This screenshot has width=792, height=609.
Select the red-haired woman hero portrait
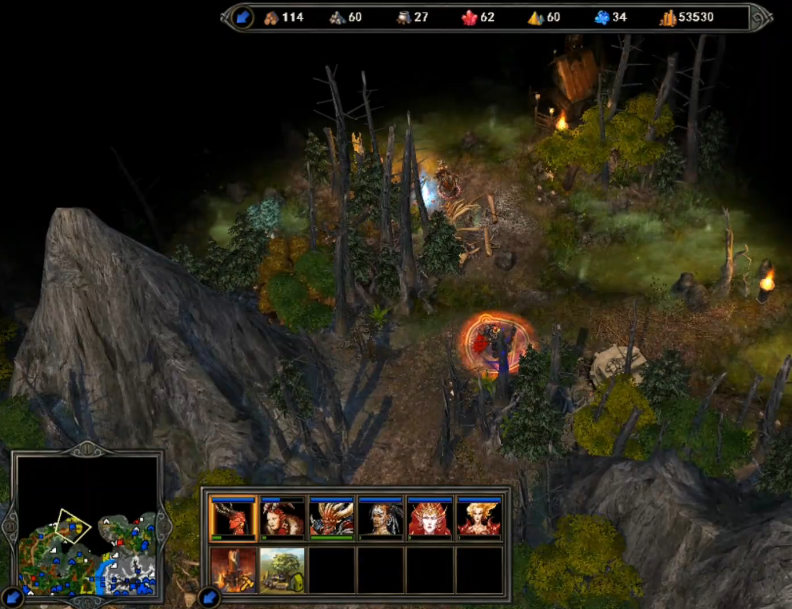point(283,519)
